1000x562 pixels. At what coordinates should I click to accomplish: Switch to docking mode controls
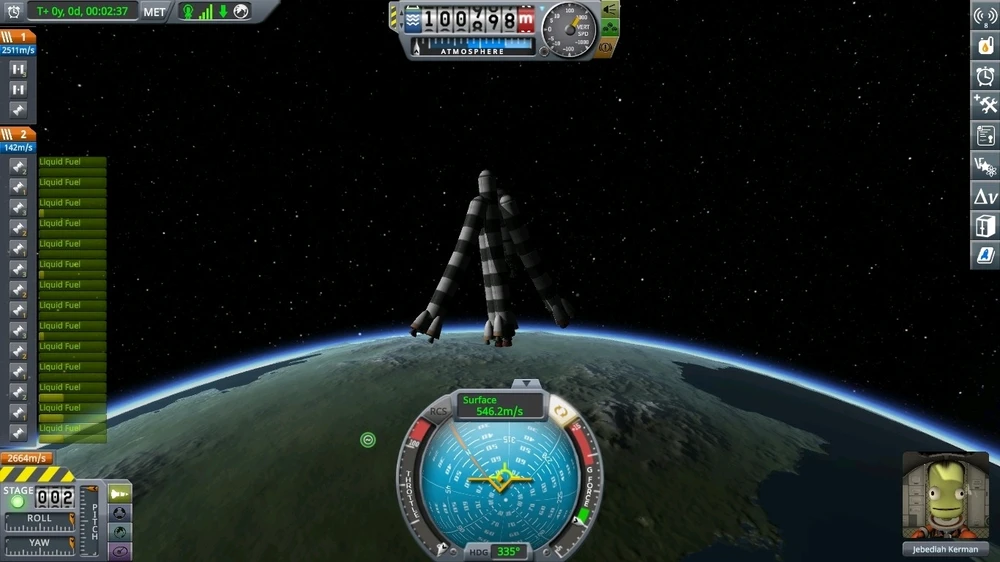click(x=119, y=513)
